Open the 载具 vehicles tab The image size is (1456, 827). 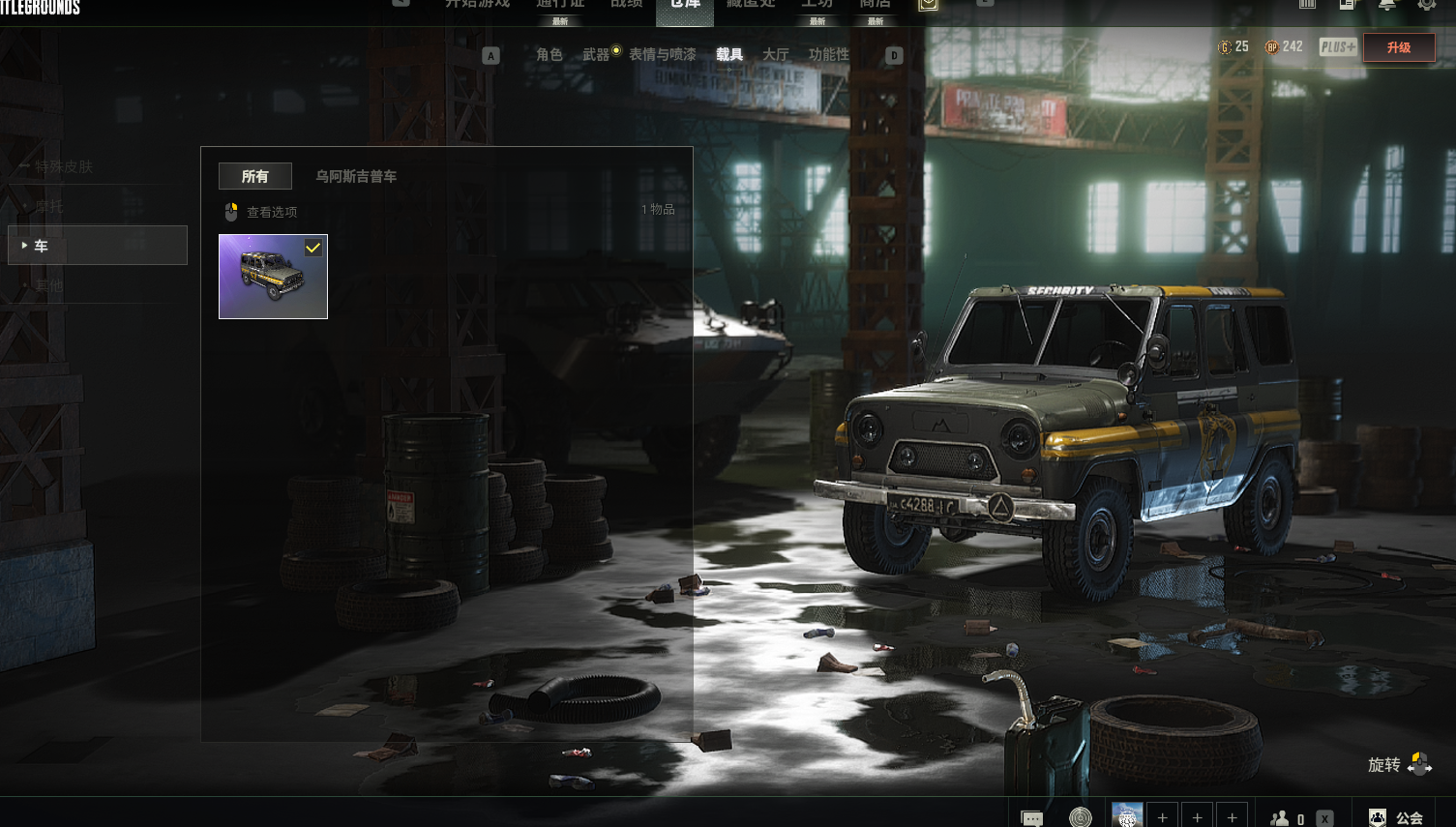pos(729,55)
